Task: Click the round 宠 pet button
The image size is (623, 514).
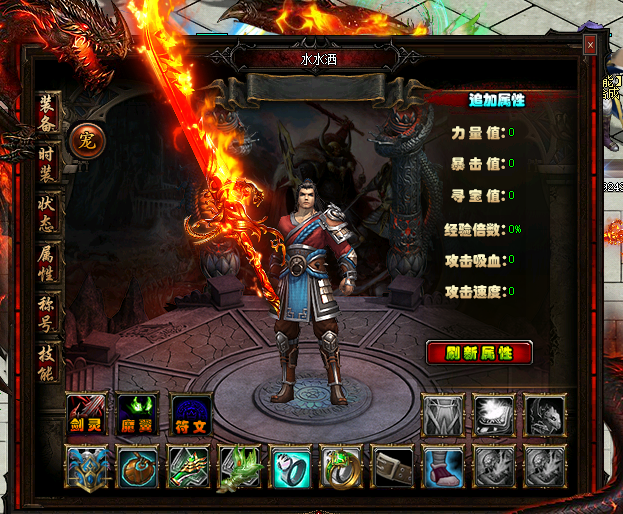Action: click(87, 139)
